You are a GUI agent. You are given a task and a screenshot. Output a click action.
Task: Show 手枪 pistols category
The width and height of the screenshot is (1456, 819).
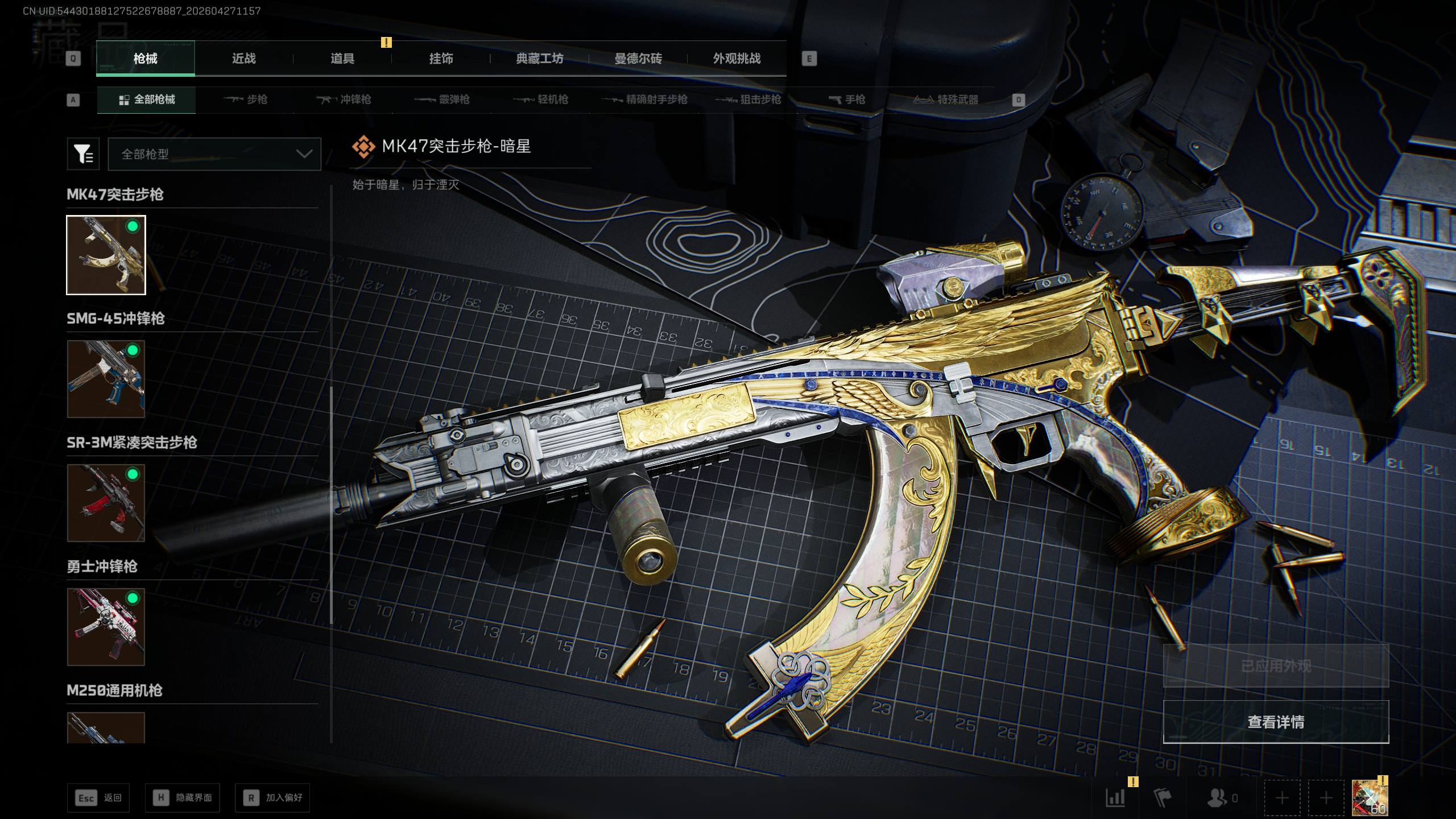847,100
